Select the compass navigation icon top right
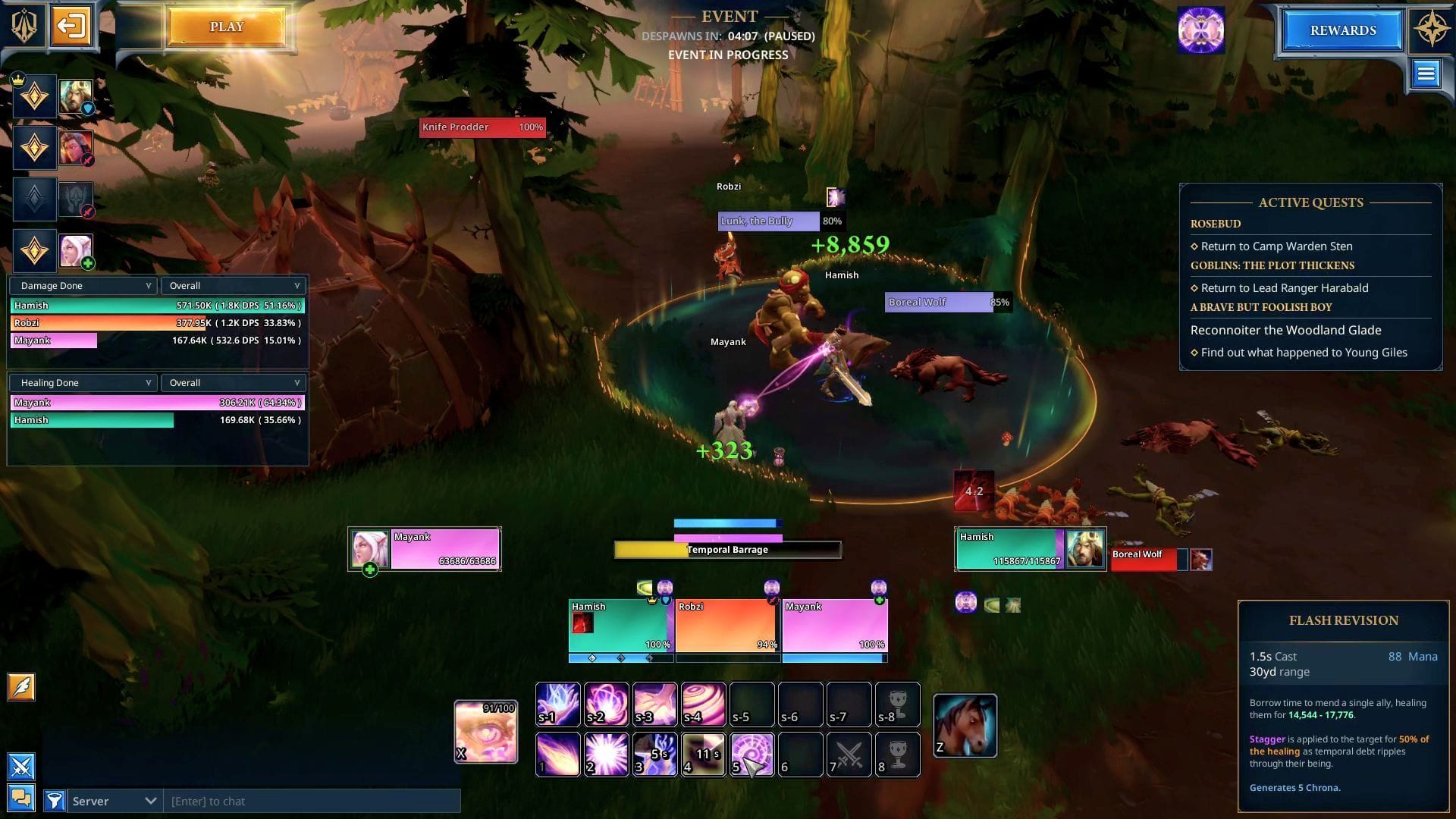Image resolution: width=1456 pixels, height=819 pixels. pos(1429,28)
